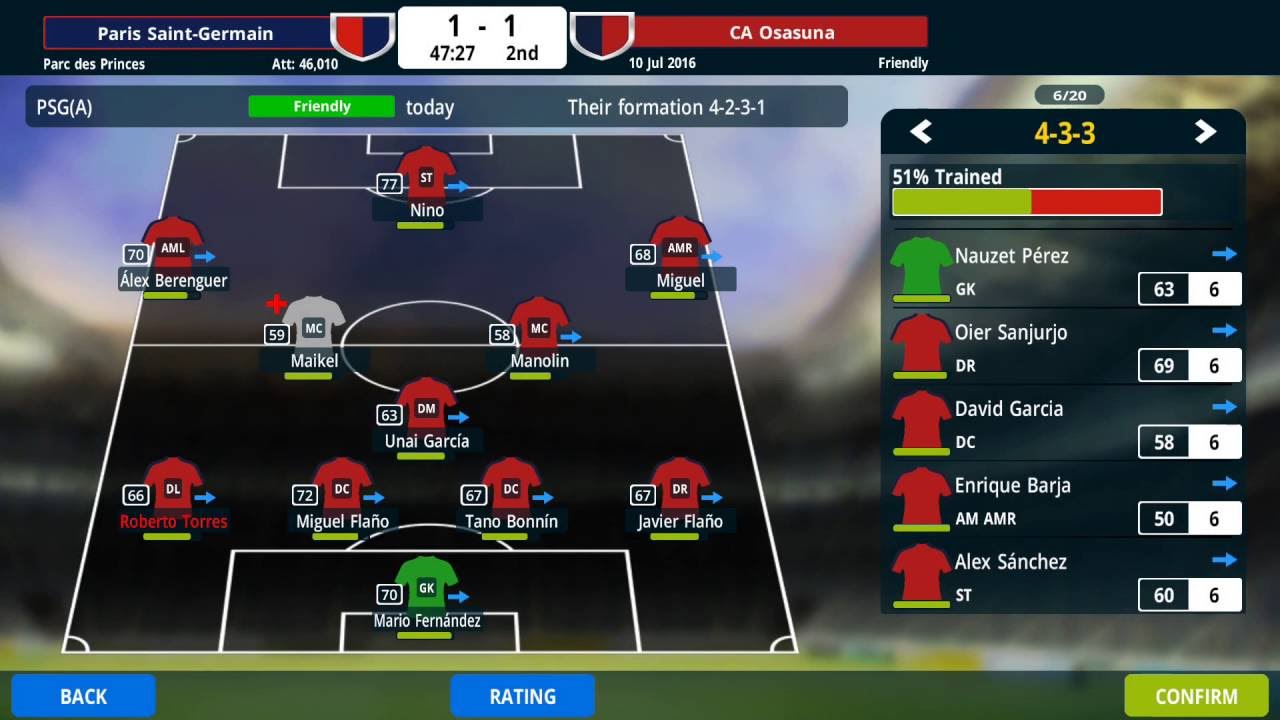The height and width of the screenshot is (720, 1280).
Task: Select Miguel's AMR shirt on the pitch
Action: 680,248
